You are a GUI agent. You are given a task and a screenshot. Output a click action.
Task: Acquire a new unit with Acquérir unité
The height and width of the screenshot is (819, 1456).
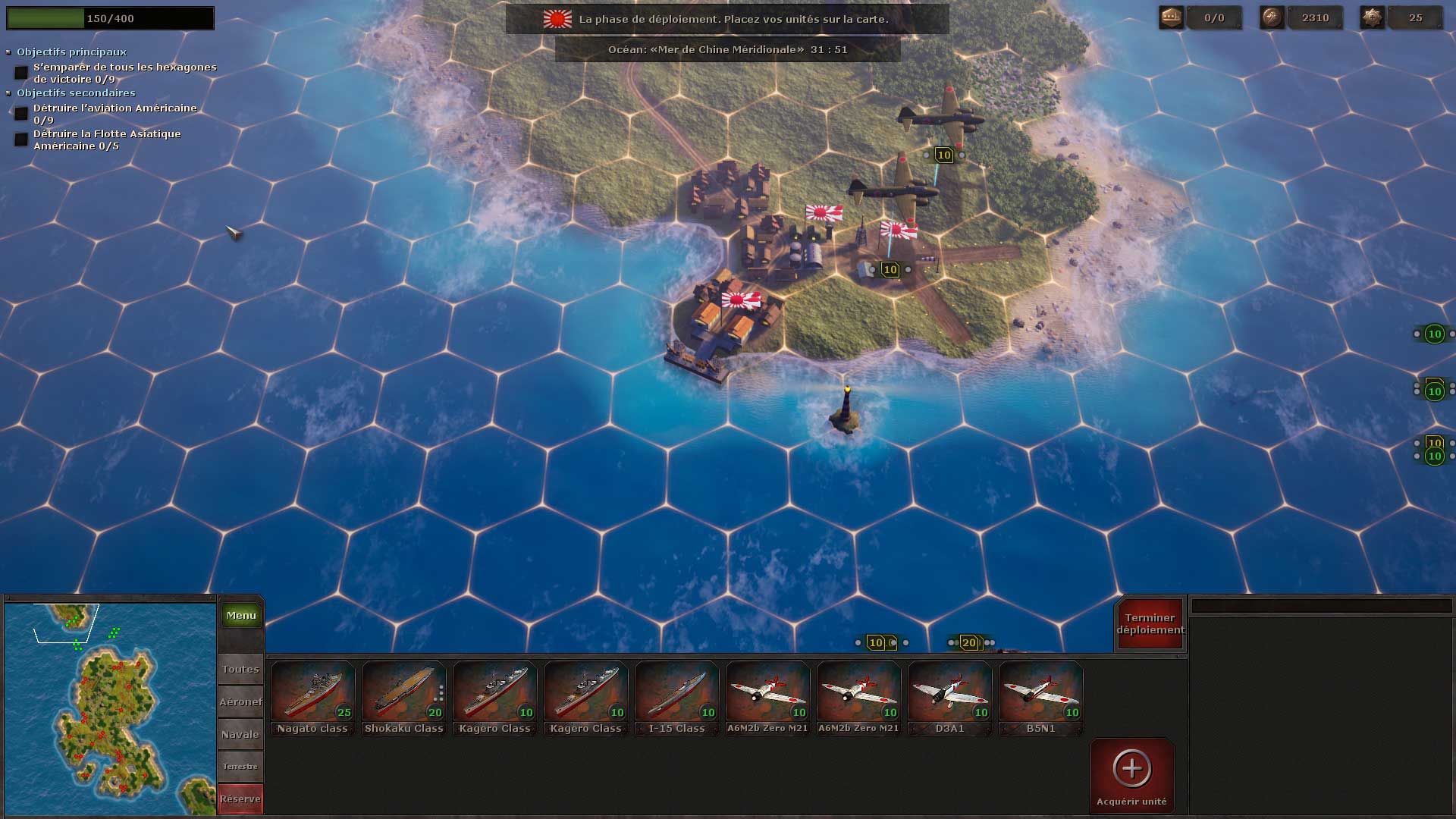[x=1131, y=776]
